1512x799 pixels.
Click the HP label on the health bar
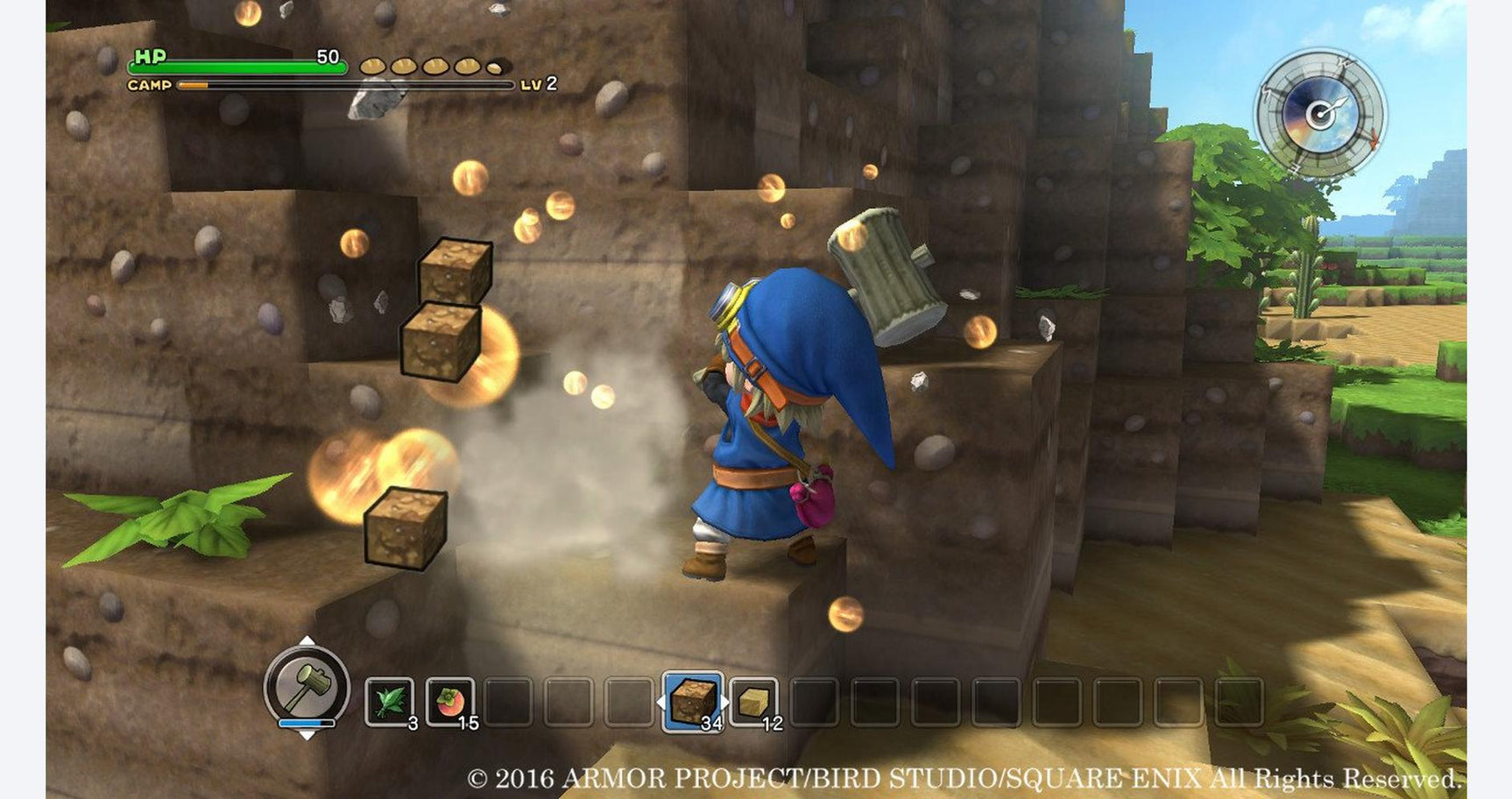(149, 58)
